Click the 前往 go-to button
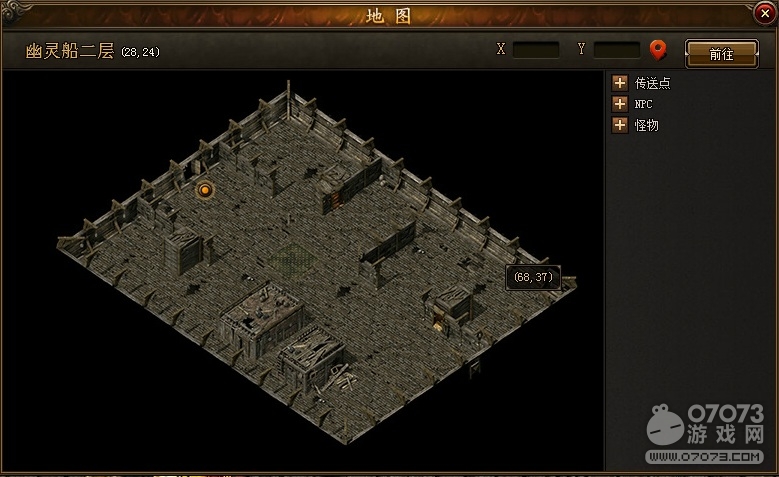 click(x=721, y=54)
